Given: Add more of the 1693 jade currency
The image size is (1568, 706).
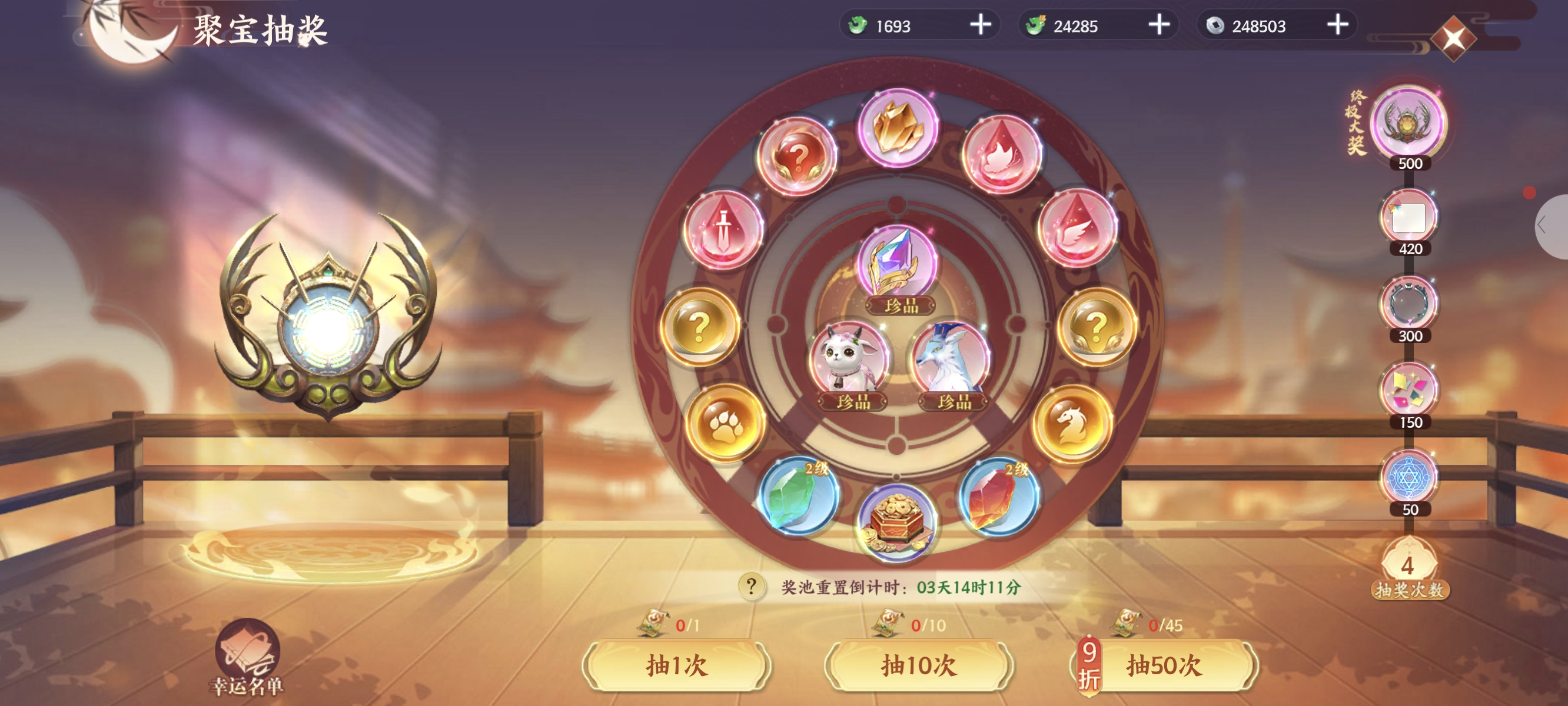Looking at the screenshot, I should pos(980,25).
